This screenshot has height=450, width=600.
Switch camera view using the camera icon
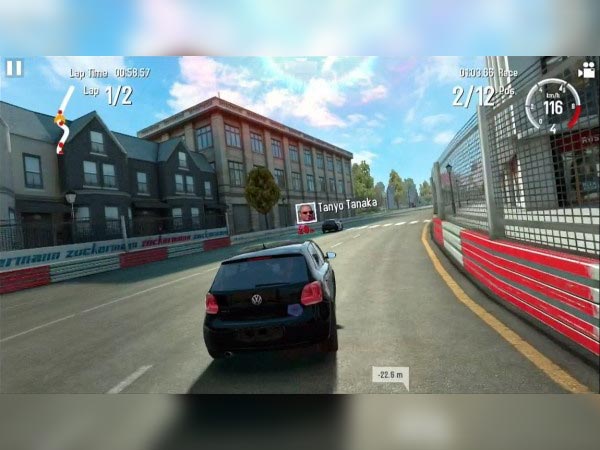(586, 70)
